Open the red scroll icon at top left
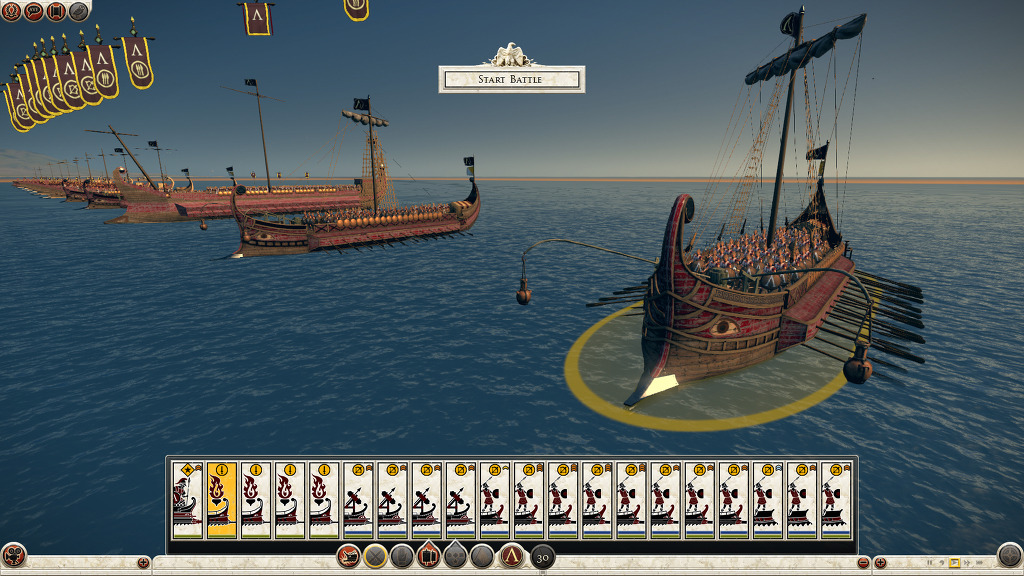 click(56, 11)
